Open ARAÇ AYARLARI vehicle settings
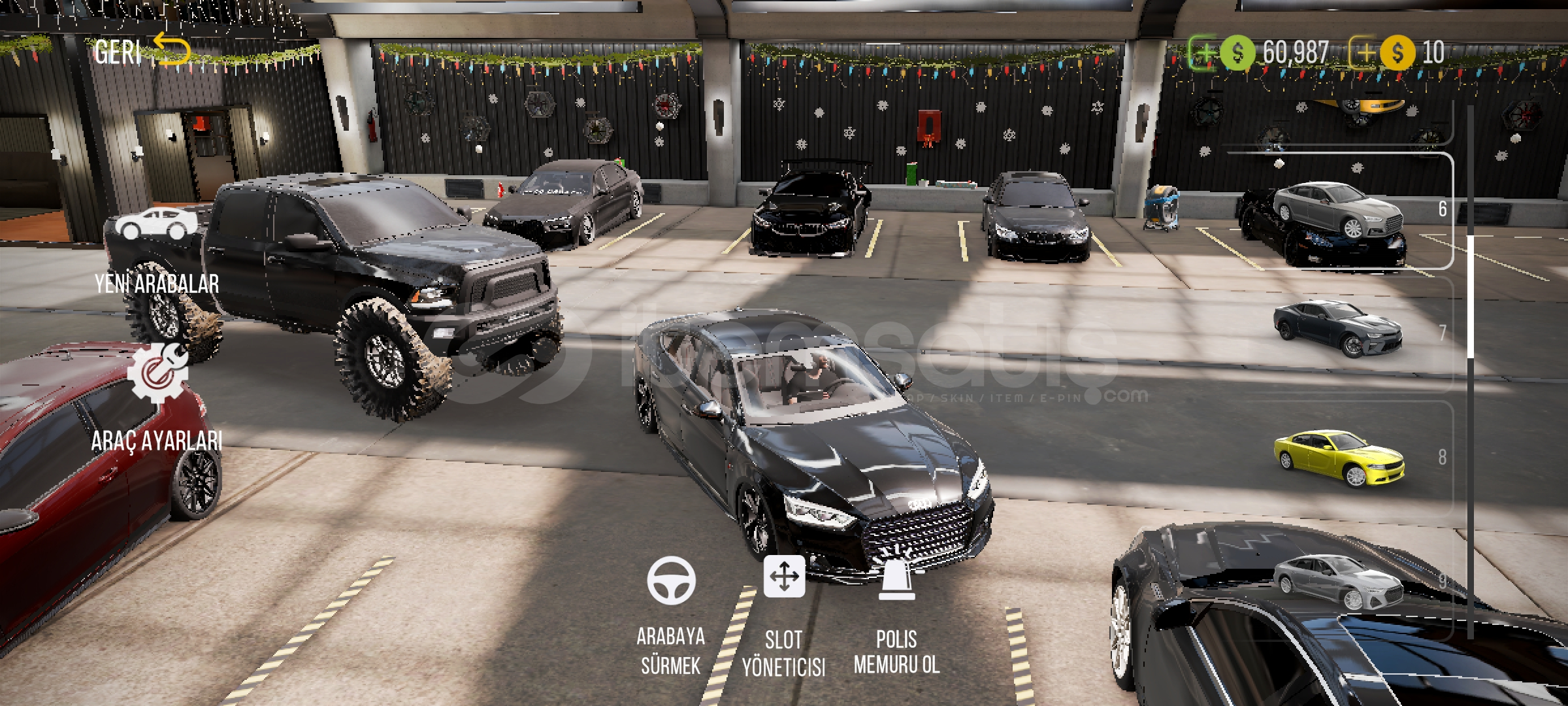 157,399
